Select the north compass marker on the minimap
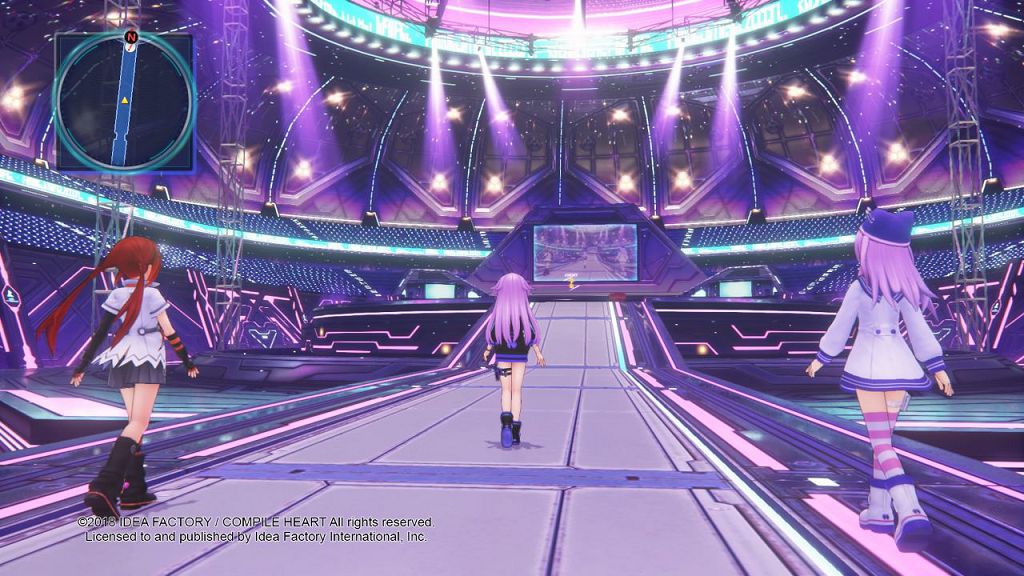 point(130,38)
